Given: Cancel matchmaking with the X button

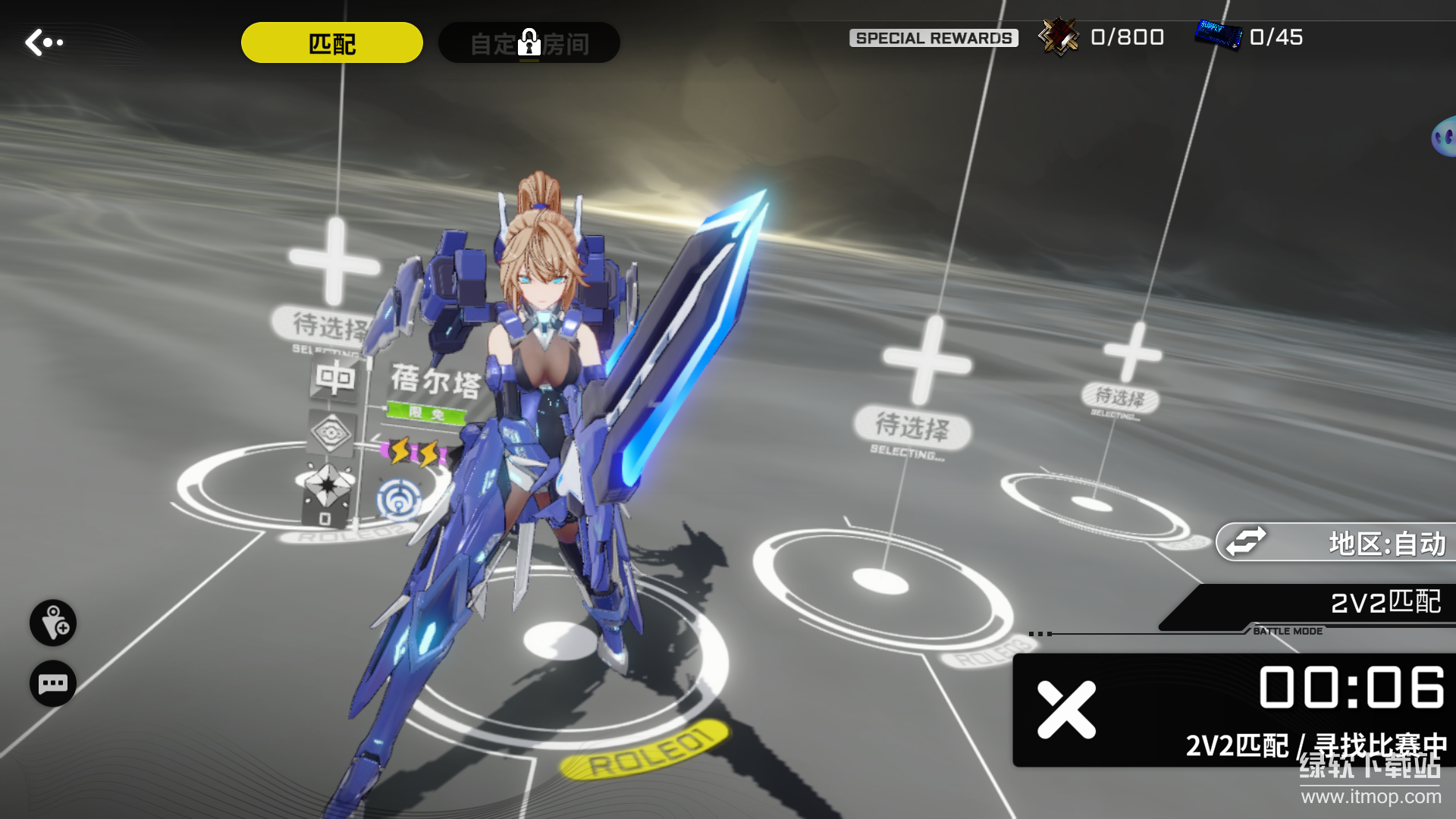Looking at the screenshot, I should (1066, 710).
